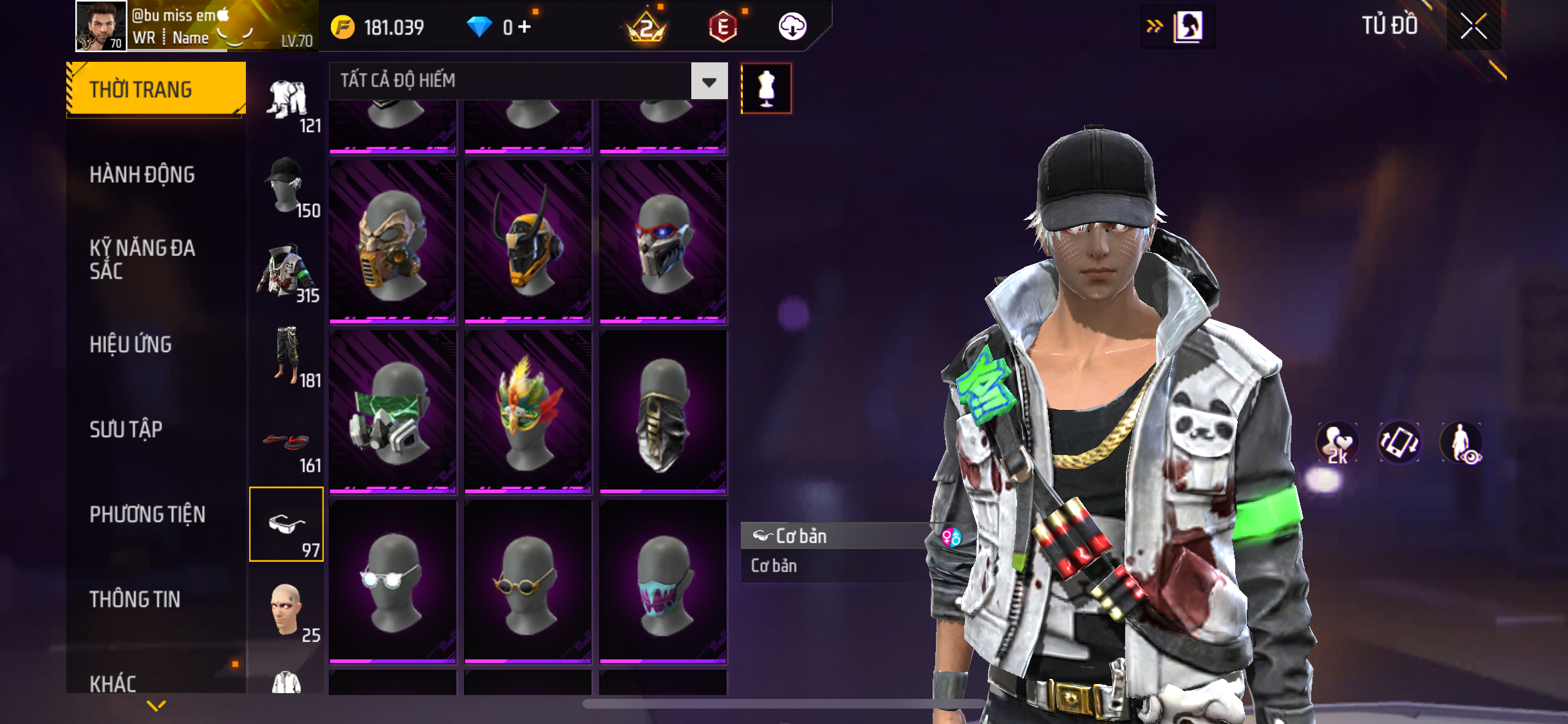Open the Sưu Tập collection tab
The width and height of the screenshot is (1568, 724).
coord(126,429)
